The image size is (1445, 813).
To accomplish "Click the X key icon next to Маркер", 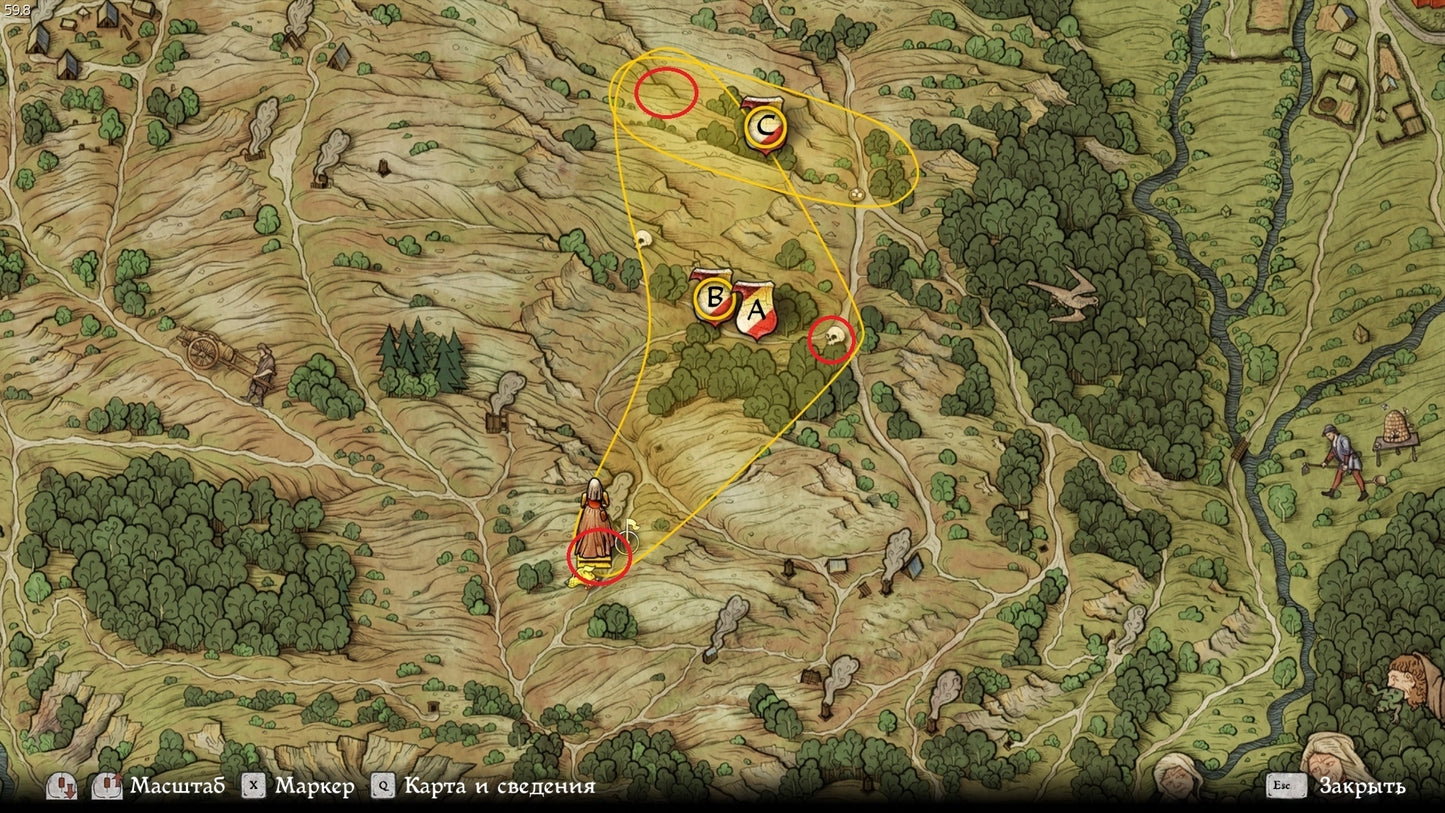I will pyautogui.click(x=253, y=785).
